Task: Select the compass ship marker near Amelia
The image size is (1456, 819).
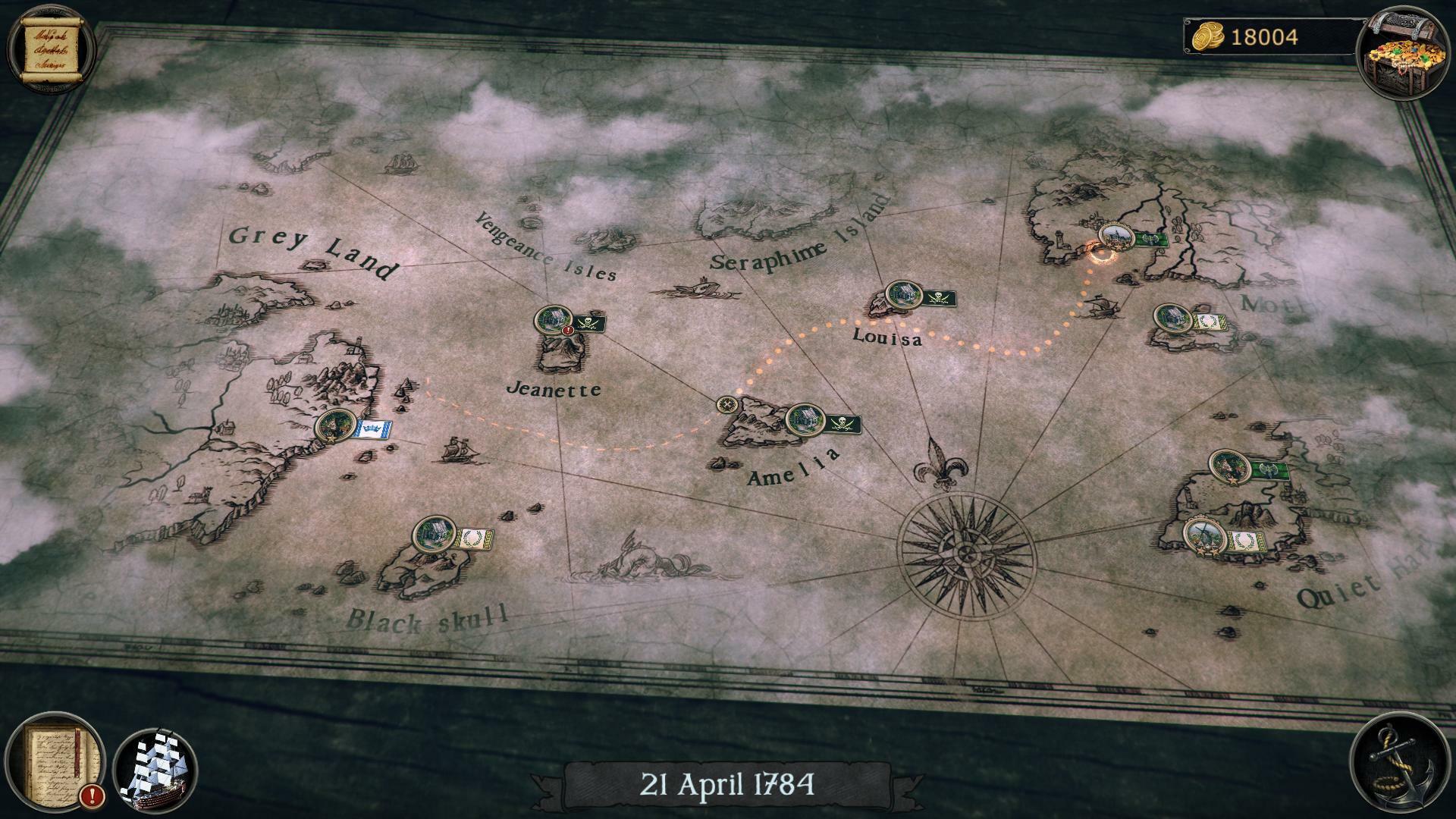Action: 726,406
